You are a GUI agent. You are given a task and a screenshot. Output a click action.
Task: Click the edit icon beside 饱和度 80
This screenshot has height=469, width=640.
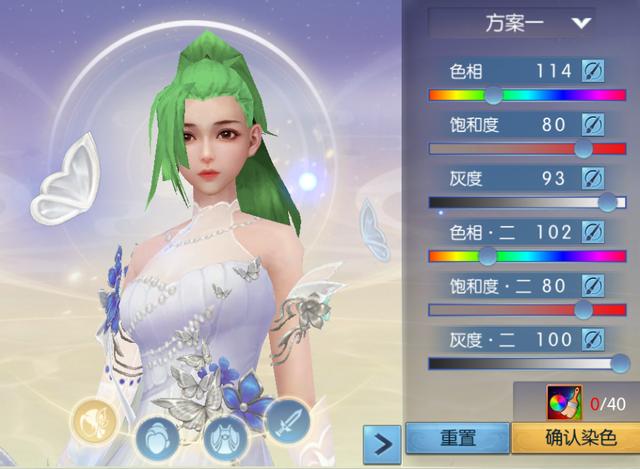[x=593, y=124]
